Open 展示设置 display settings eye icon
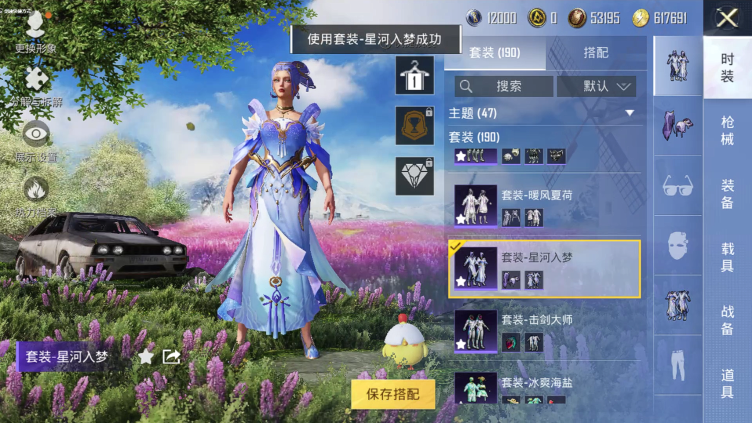Viewport: 752px width, 423px height. [x=36, y=140]
